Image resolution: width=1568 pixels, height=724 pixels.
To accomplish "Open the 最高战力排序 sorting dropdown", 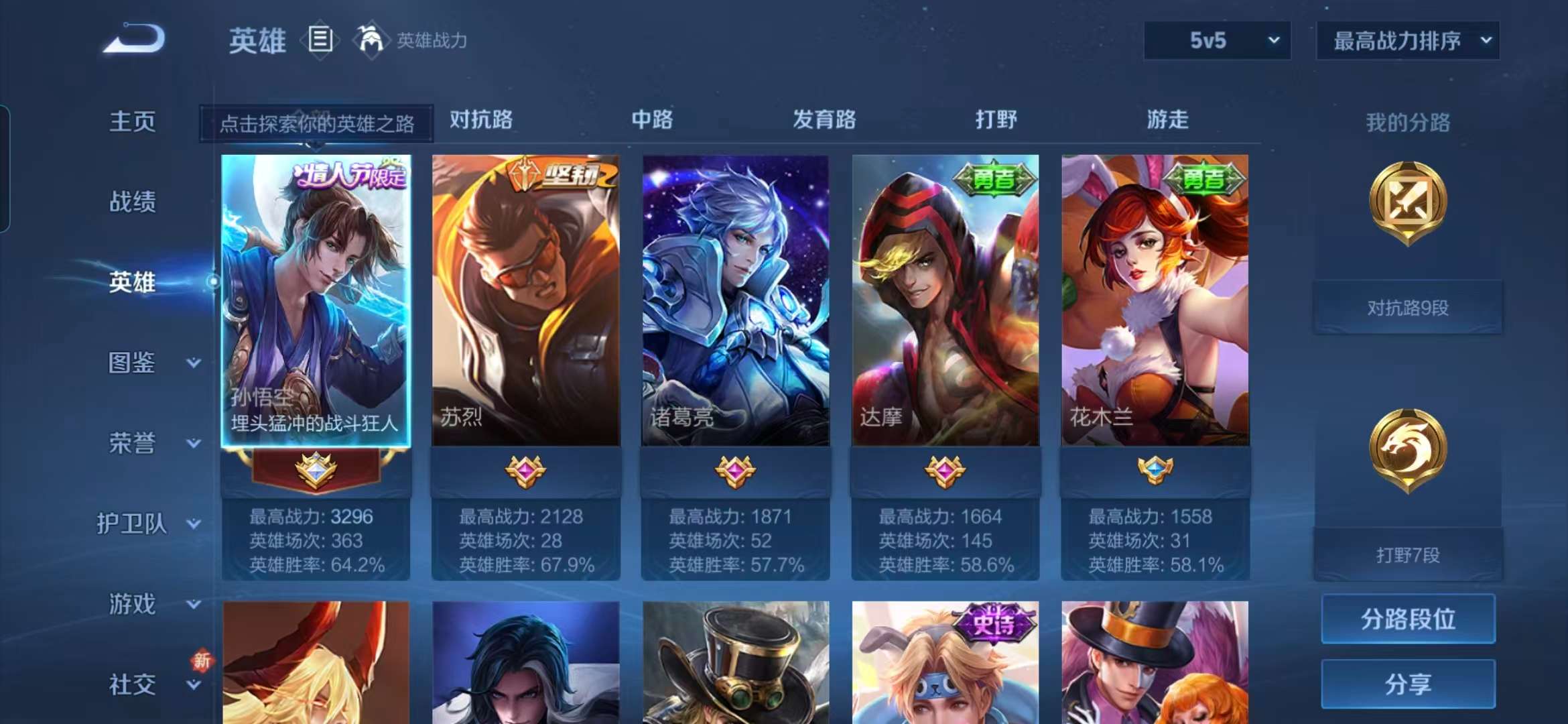I will click(1407, 40).
